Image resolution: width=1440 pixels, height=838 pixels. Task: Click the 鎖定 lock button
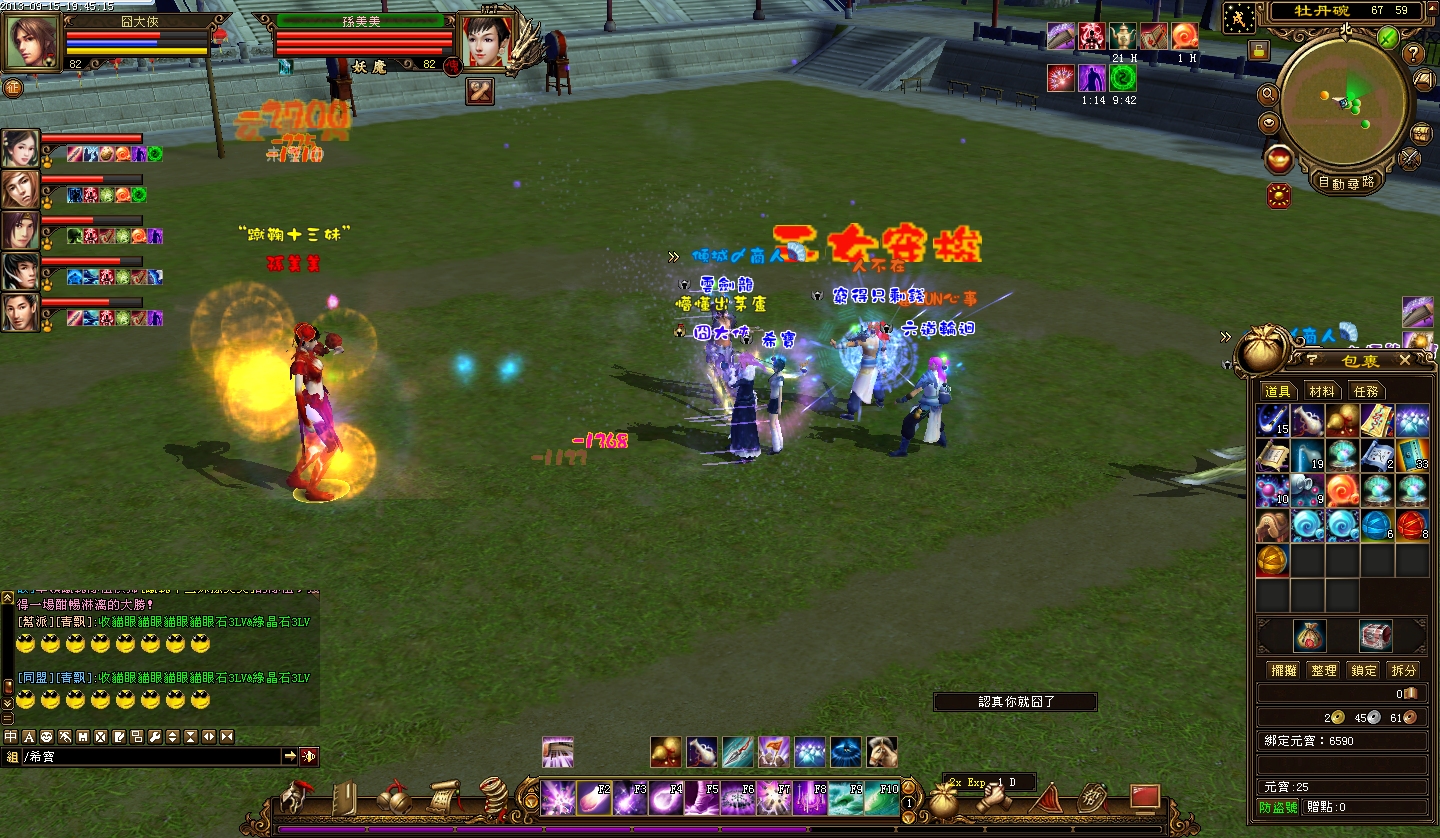(x=1364, y=670)
